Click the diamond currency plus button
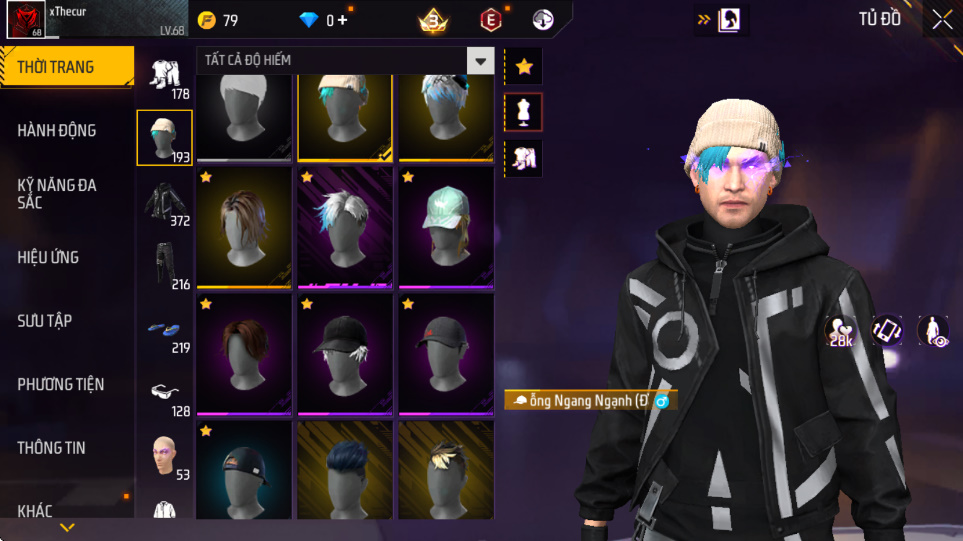This screenshot has width=963, height=541. [x=343, y=20]
